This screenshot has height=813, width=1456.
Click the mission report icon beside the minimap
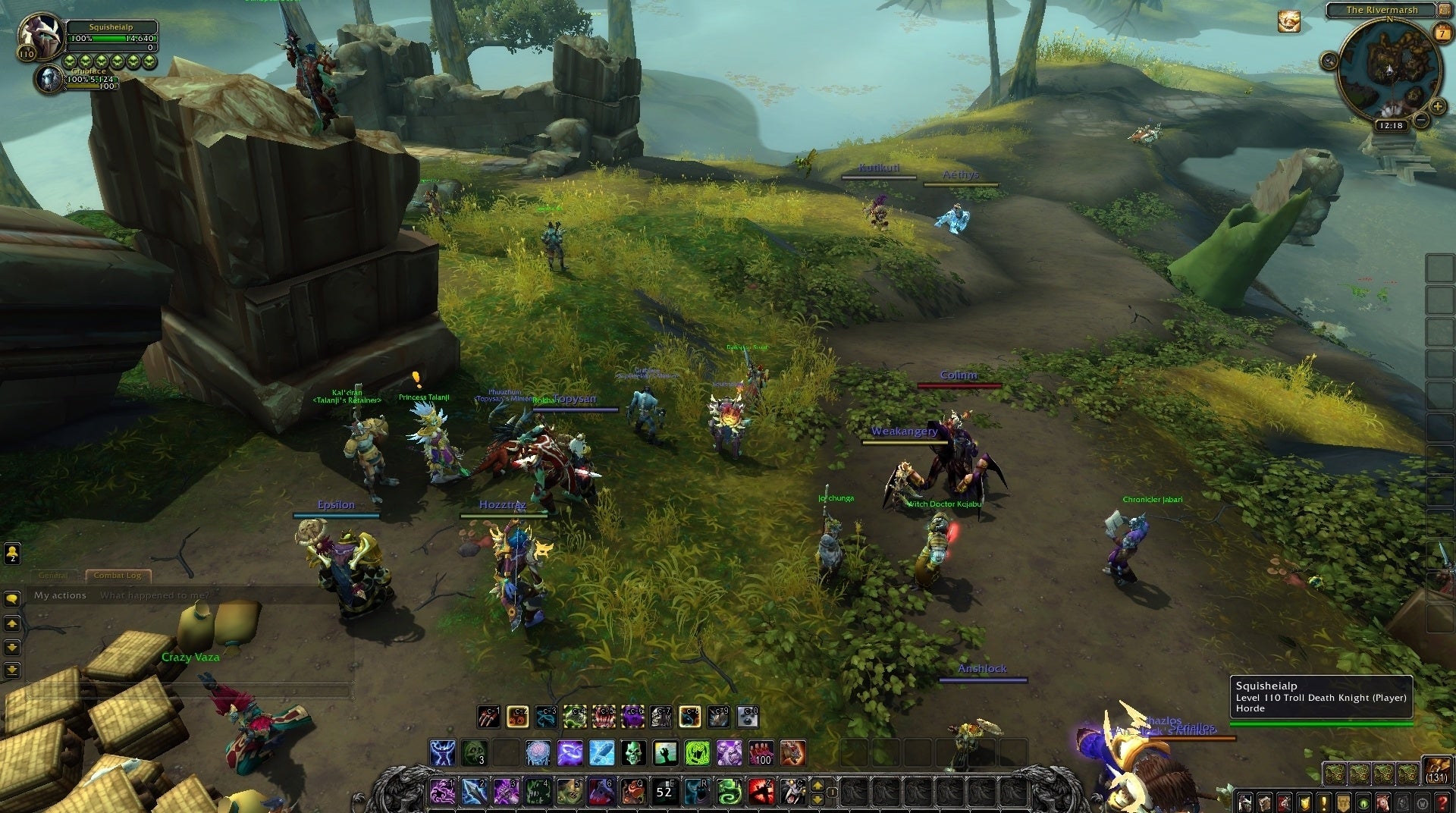[1289, 21]
